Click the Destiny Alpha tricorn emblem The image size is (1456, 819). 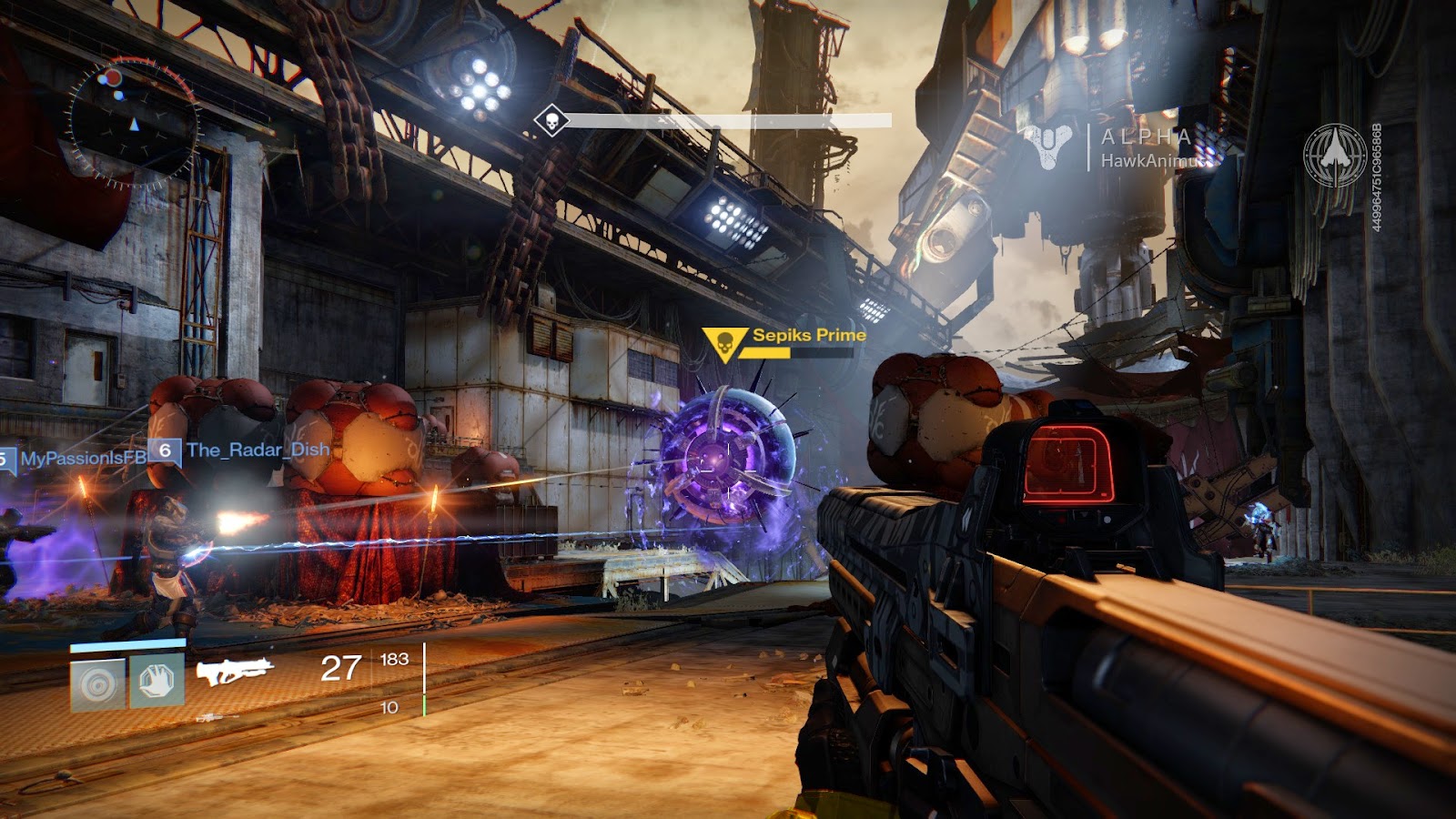(1052, 146)
